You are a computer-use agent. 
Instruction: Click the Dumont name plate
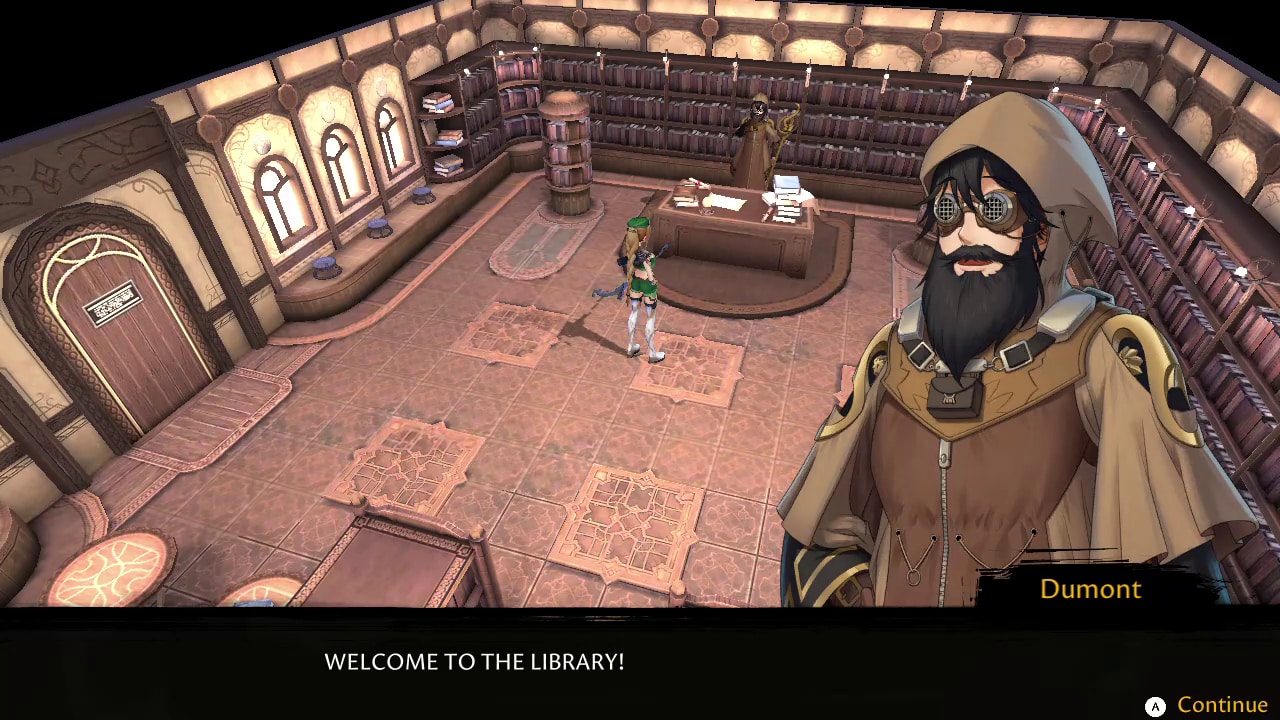1089,589
